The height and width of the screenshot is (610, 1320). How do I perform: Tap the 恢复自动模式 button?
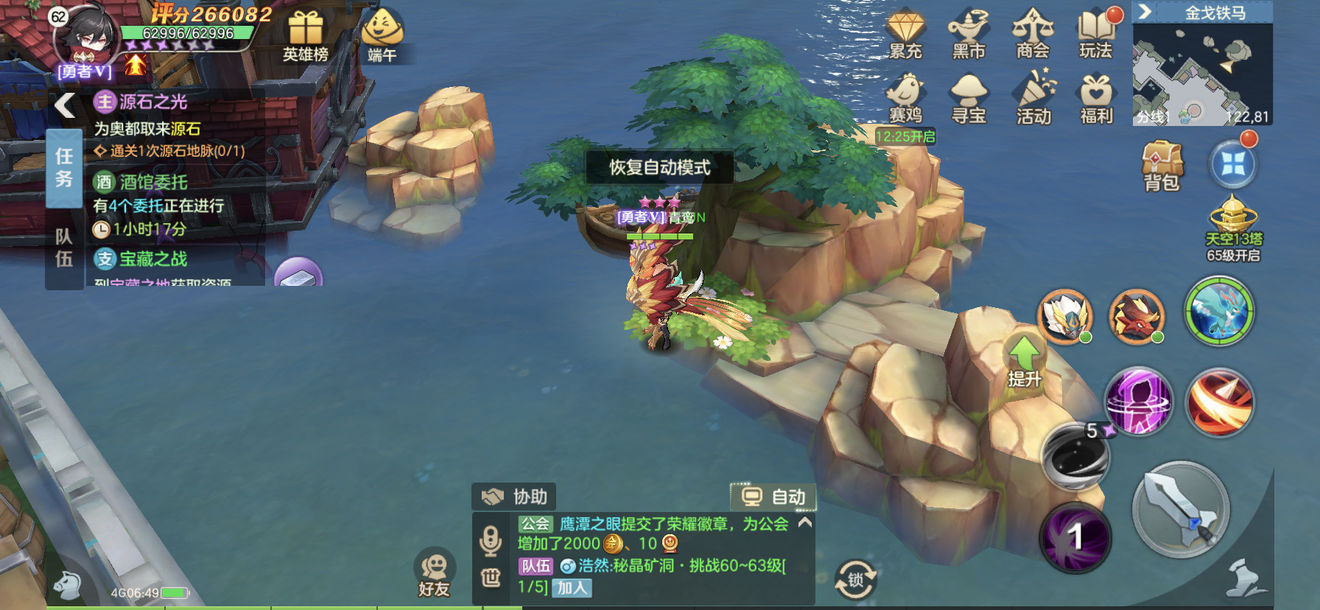pyautogui.click(x=659, y=167)
